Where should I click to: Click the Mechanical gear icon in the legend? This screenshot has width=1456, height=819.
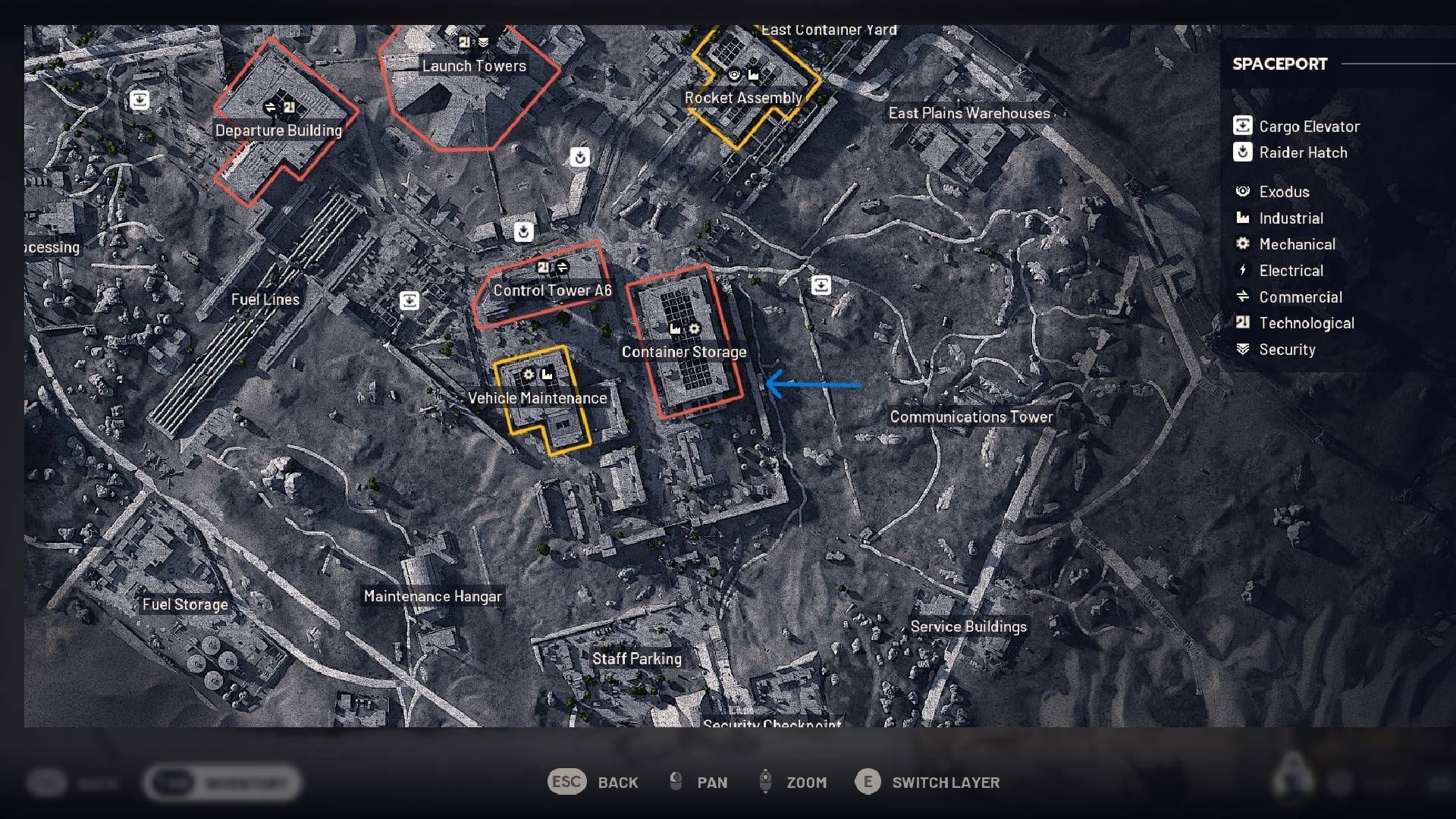pos(1242,244)
